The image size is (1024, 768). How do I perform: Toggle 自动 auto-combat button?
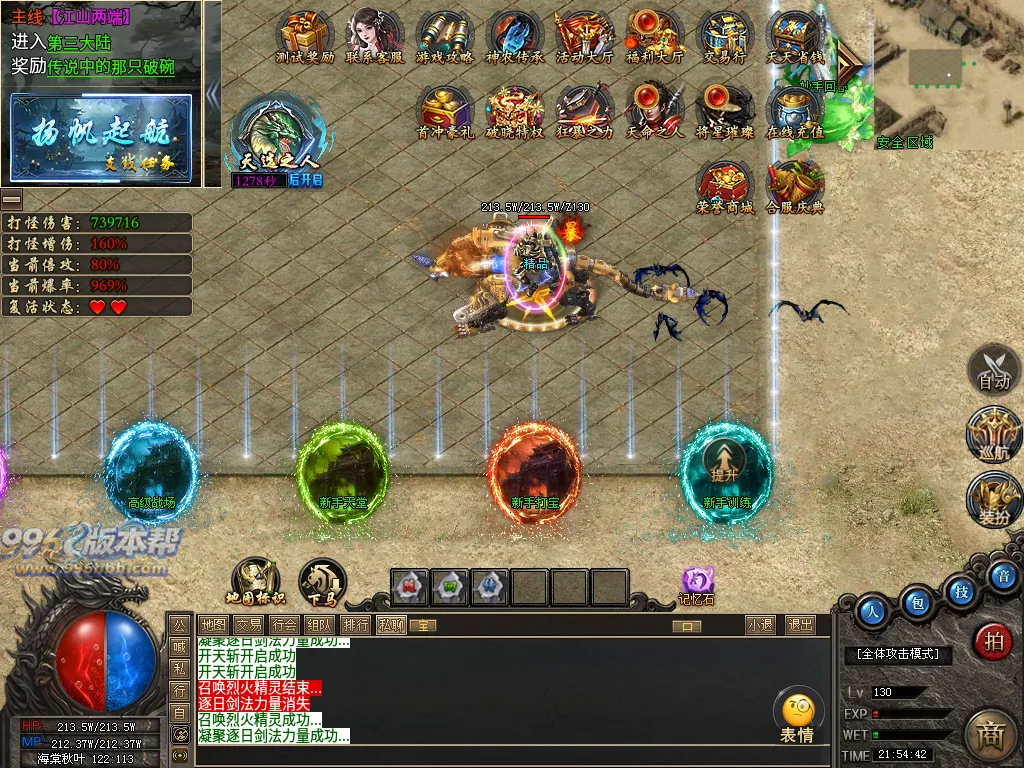click(x=994, y=369)
